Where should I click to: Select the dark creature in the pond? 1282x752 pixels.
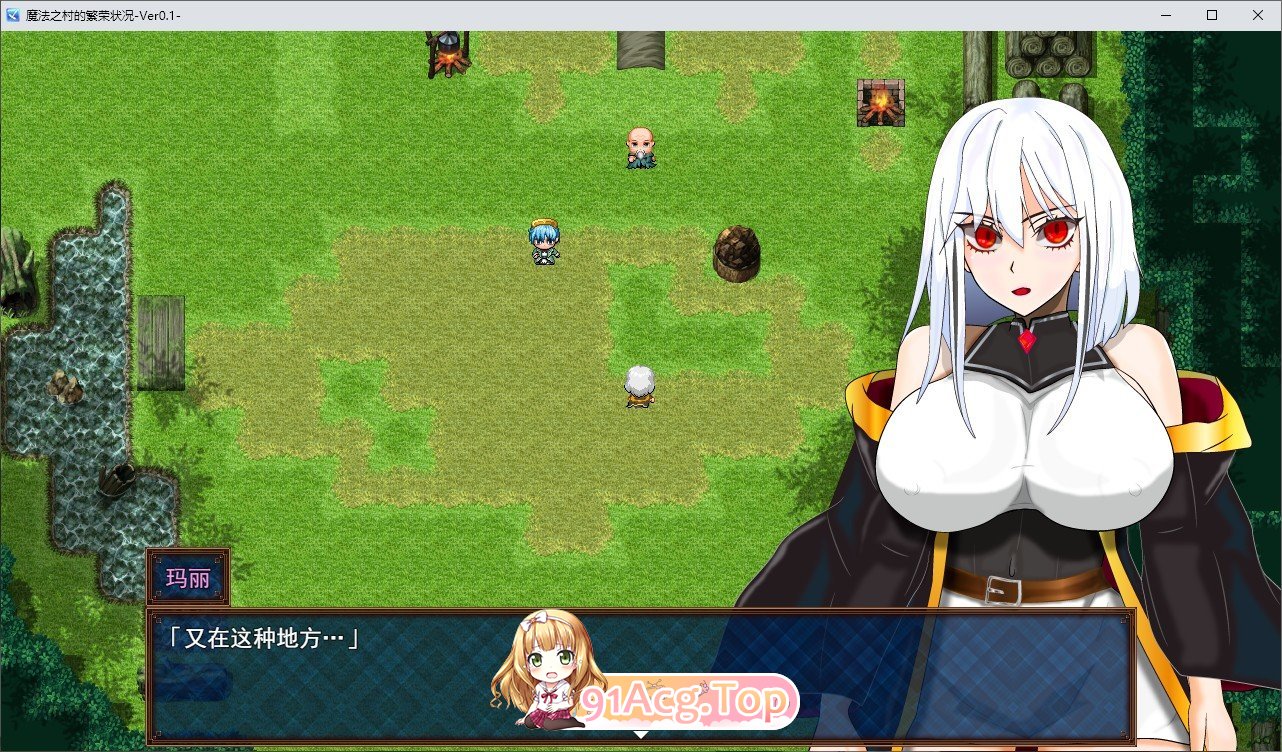click(x=115, y=480)
